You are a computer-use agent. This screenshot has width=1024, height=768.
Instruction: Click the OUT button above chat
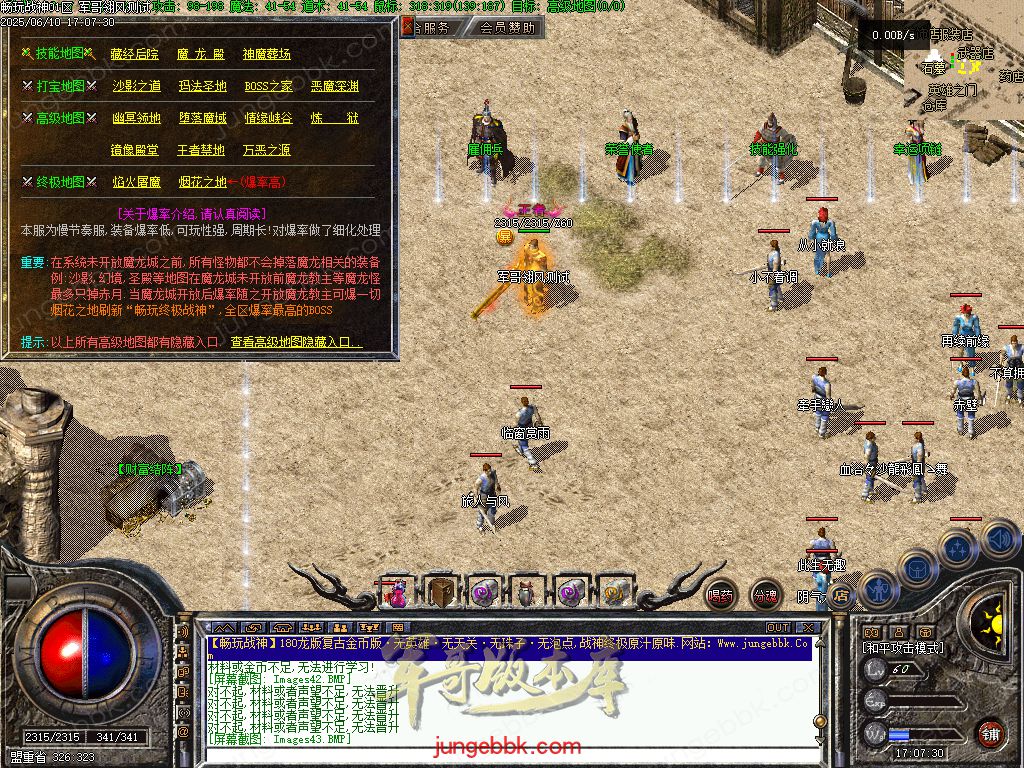pos(778,628)
